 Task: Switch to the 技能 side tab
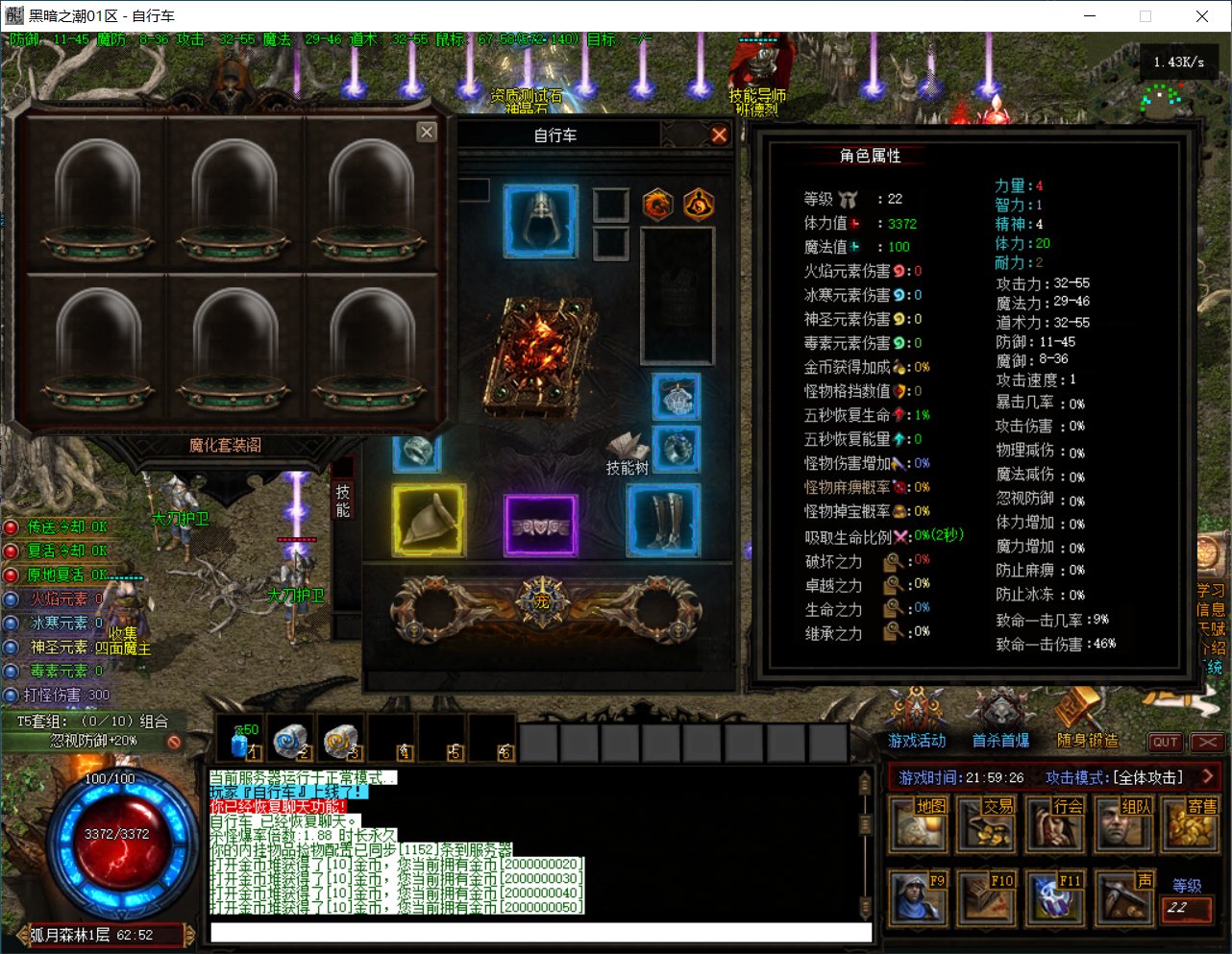tap(342, 501)
